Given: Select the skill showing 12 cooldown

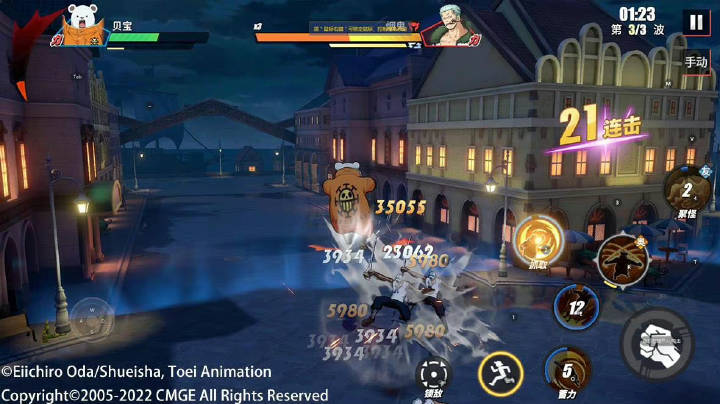Looking at the screenshot, I should tap(575, 306).
